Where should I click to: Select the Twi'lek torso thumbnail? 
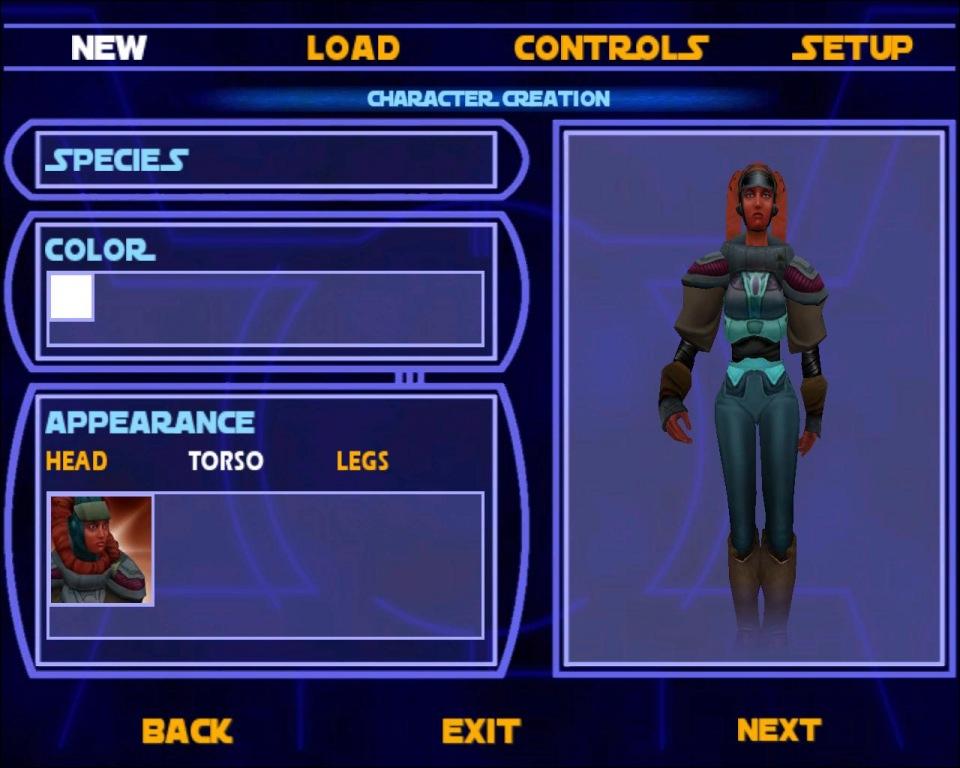(101, 550)
